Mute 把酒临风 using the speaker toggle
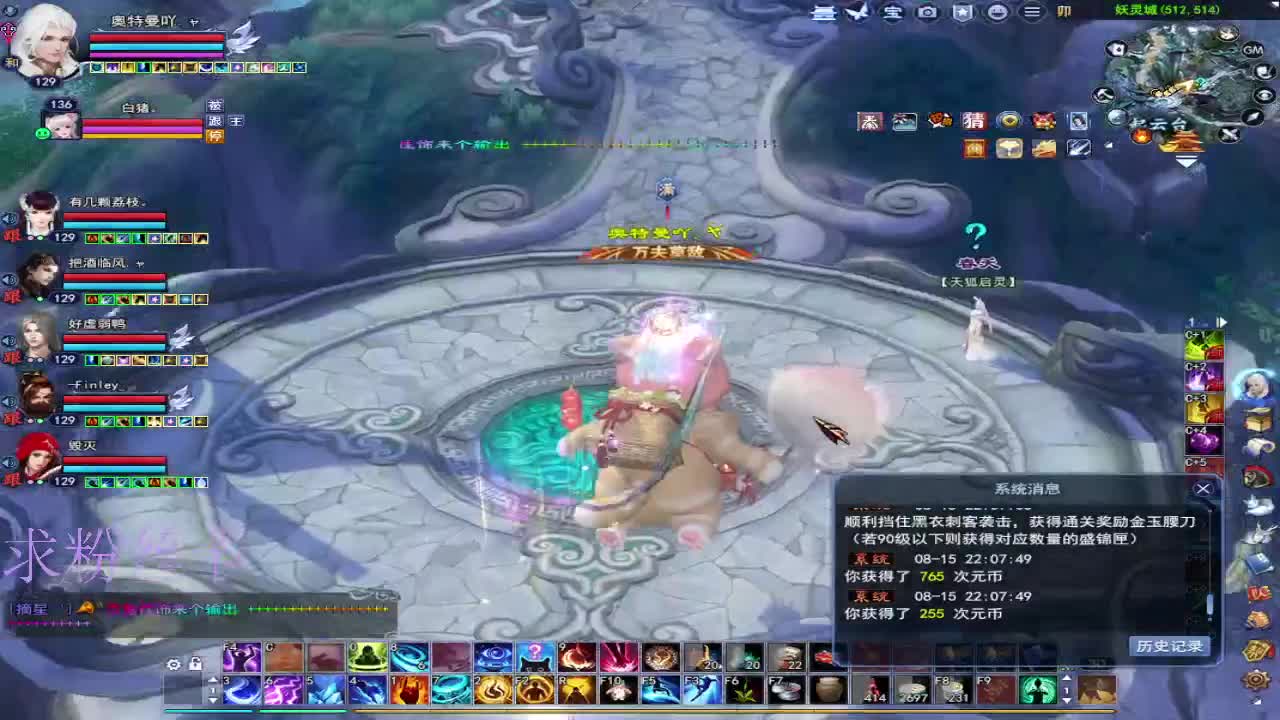Image resolution: width=1280 pixels, height=720 pixels. 7,280
